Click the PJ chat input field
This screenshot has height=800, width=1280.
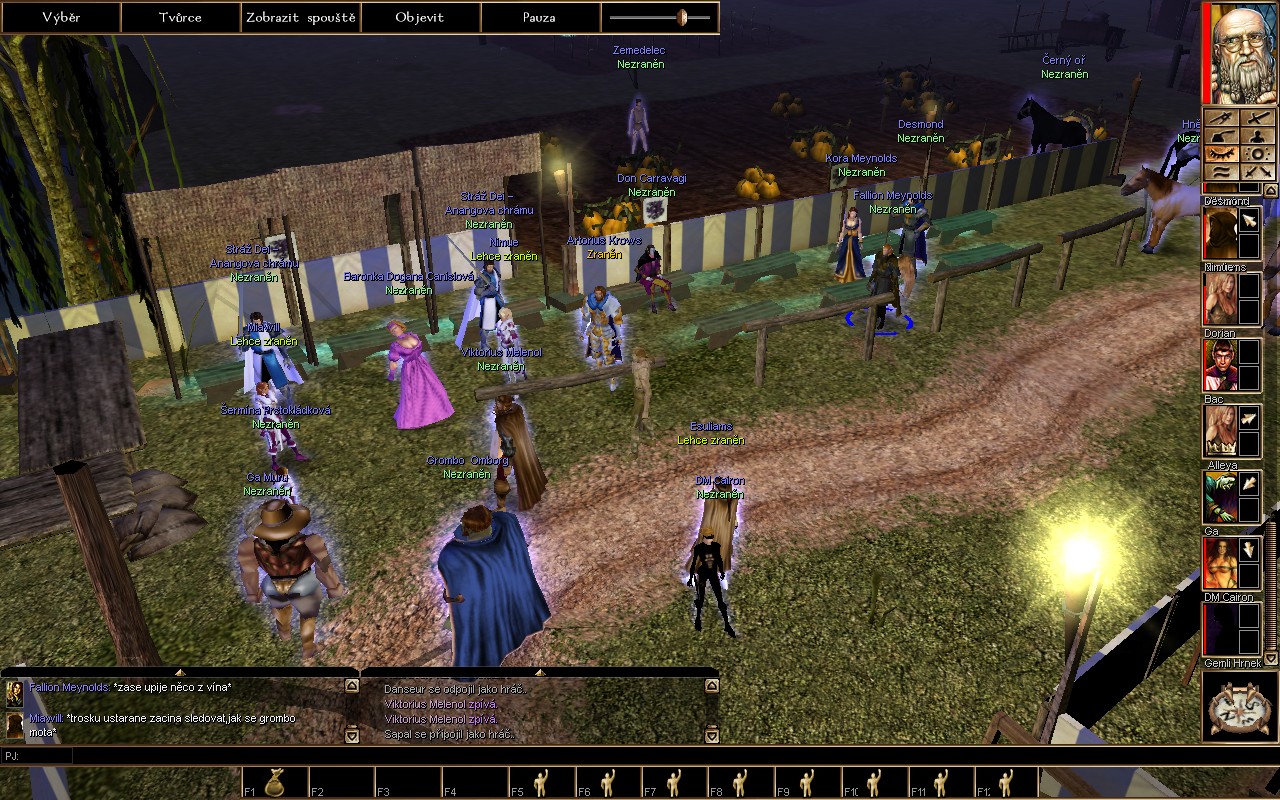coord(400,756)
